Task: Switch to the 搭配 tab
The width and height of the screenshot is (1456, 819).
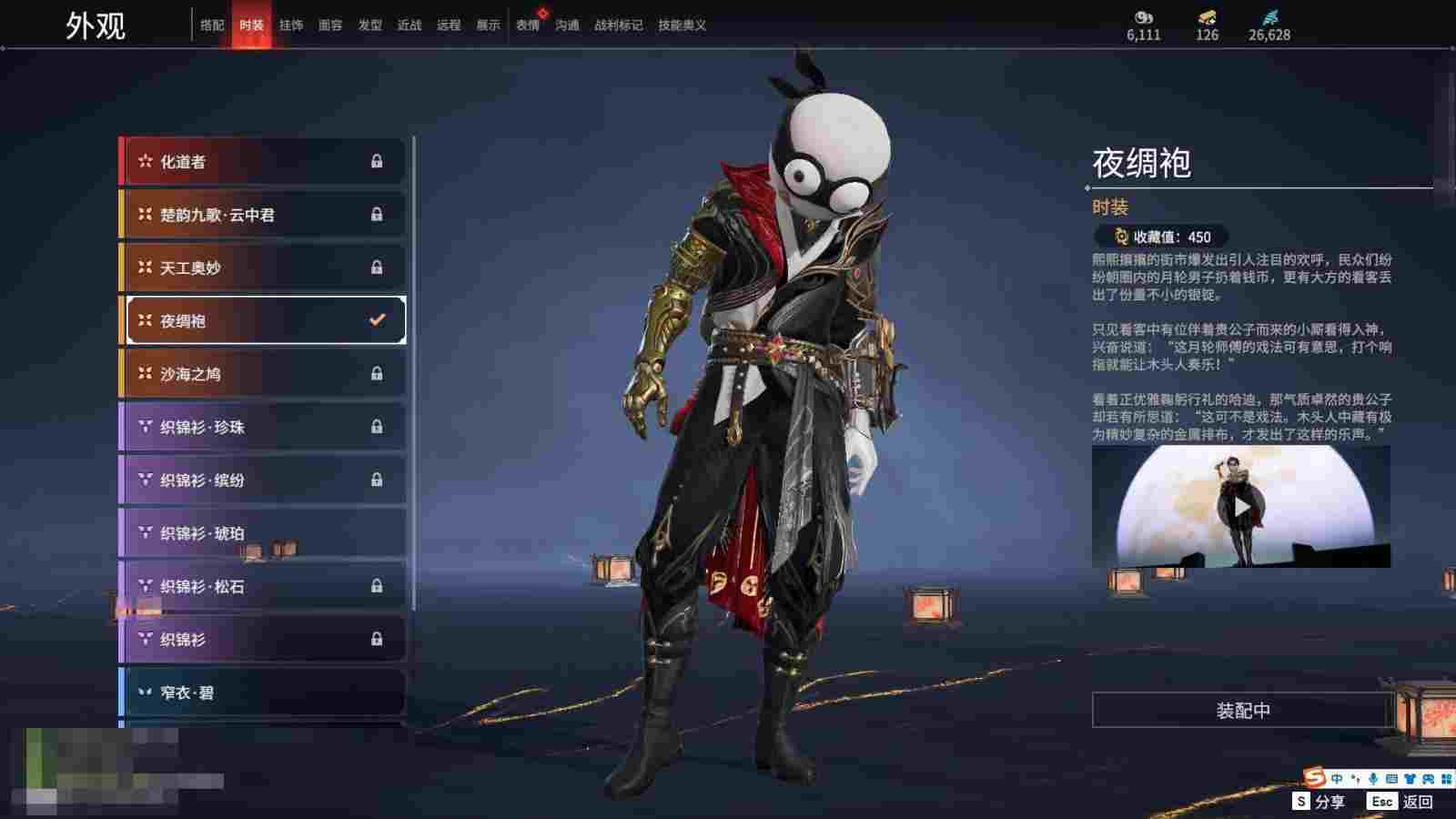Action: point(212,25)
